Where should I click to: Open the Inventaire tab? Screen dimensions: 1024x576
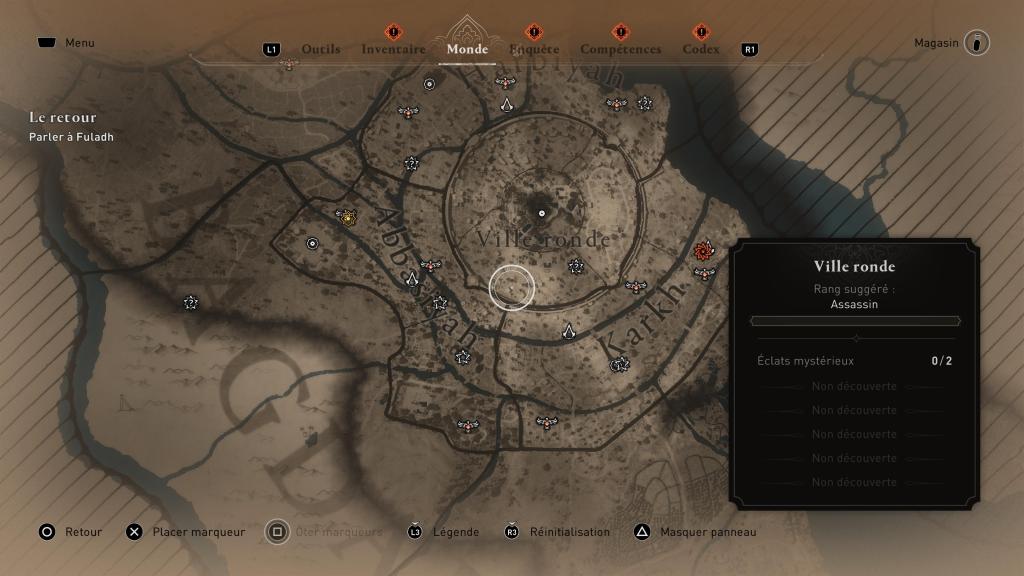(x=393, y=49)
